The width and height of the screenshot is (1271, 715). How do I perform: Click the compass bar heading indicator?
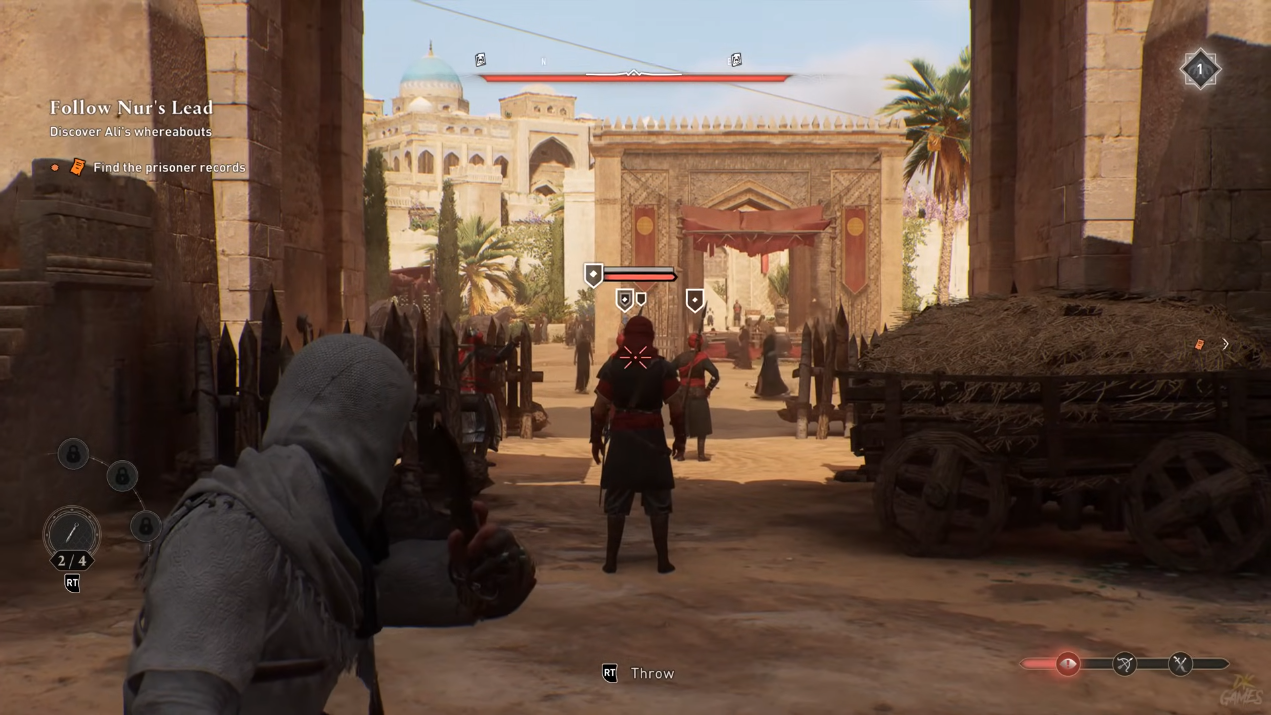pyautogui.click(x=633, y=73)
